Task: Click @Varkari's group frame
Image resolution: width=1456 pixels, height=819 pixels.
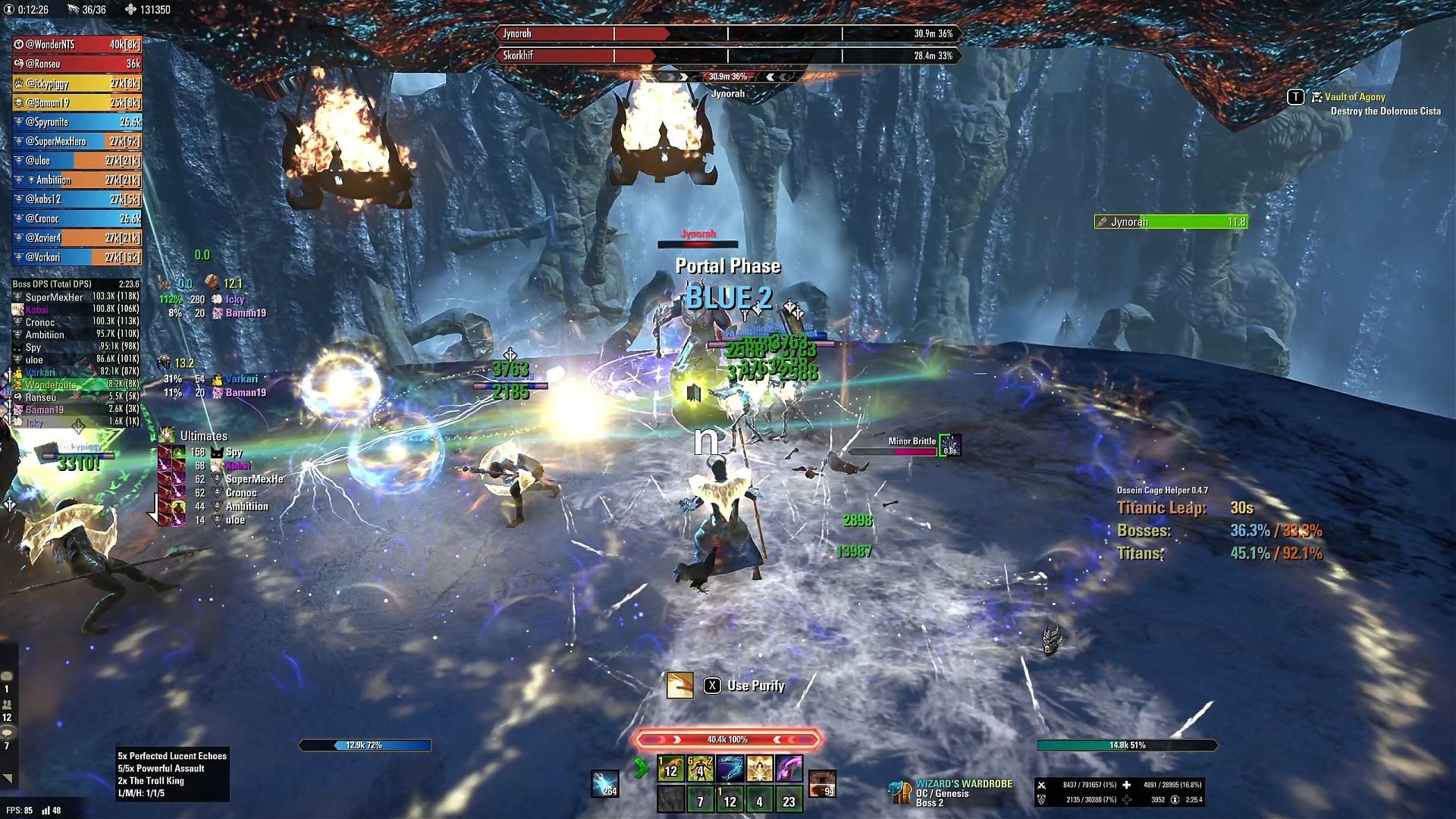Action: [x=77, y=257]
